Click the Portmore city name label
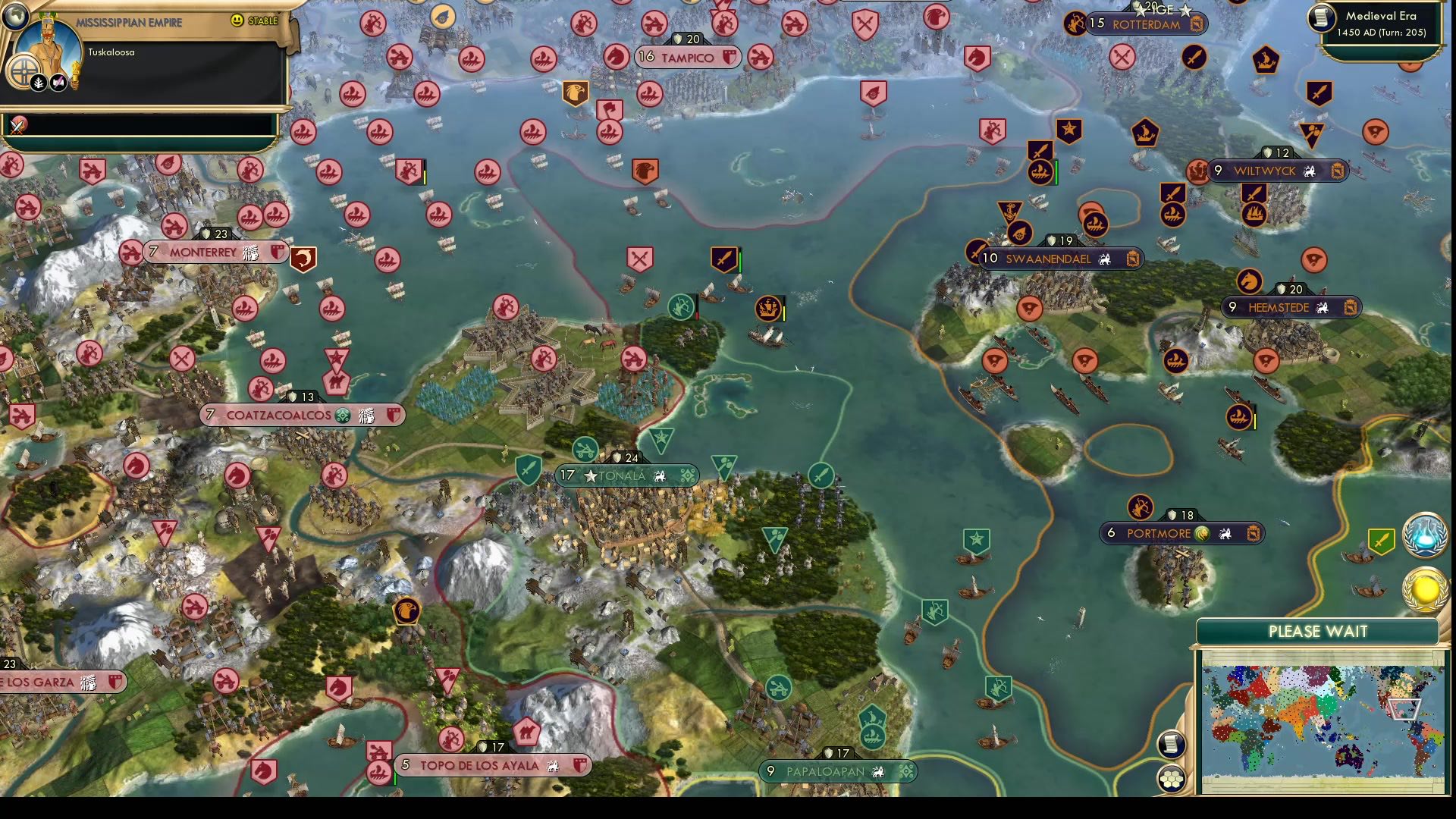Image resolution: width=1456 pixels, height=819 pixels. [1158, 533]
